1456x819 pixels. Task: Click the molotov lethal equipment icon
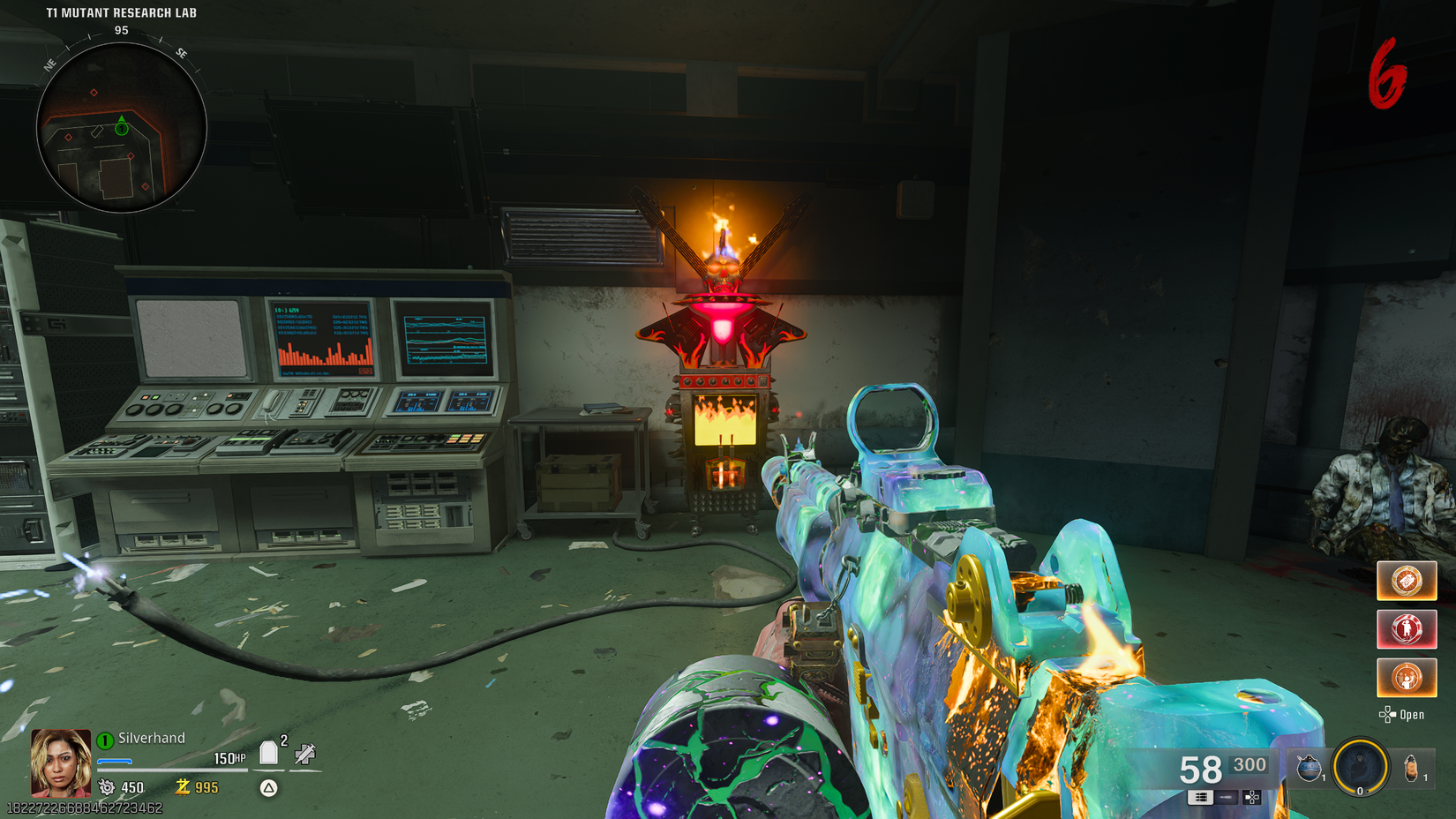click(x=1412, y=768)
